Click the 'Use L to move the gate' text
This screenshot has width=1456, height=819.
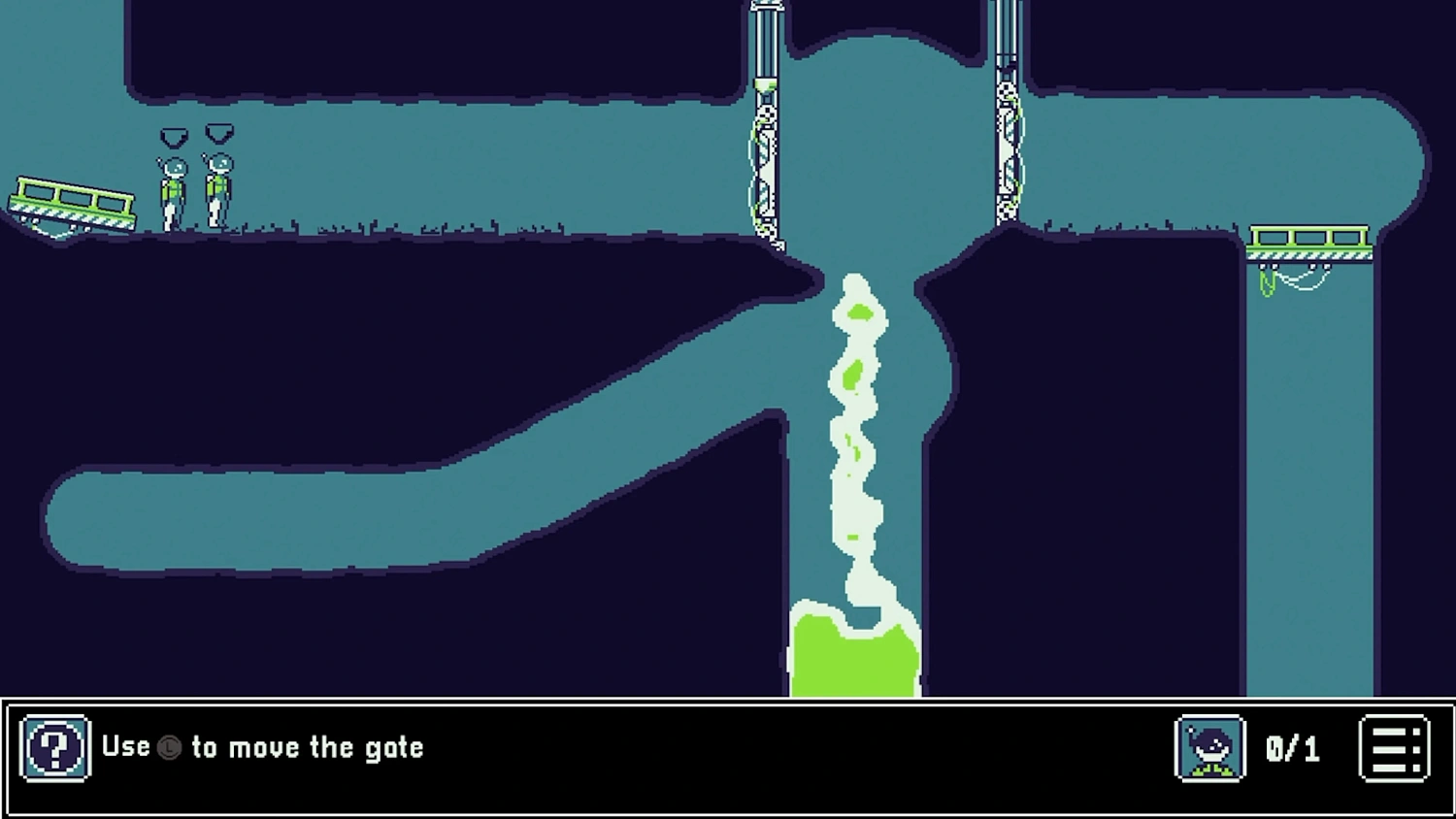[x=262, y=747]
